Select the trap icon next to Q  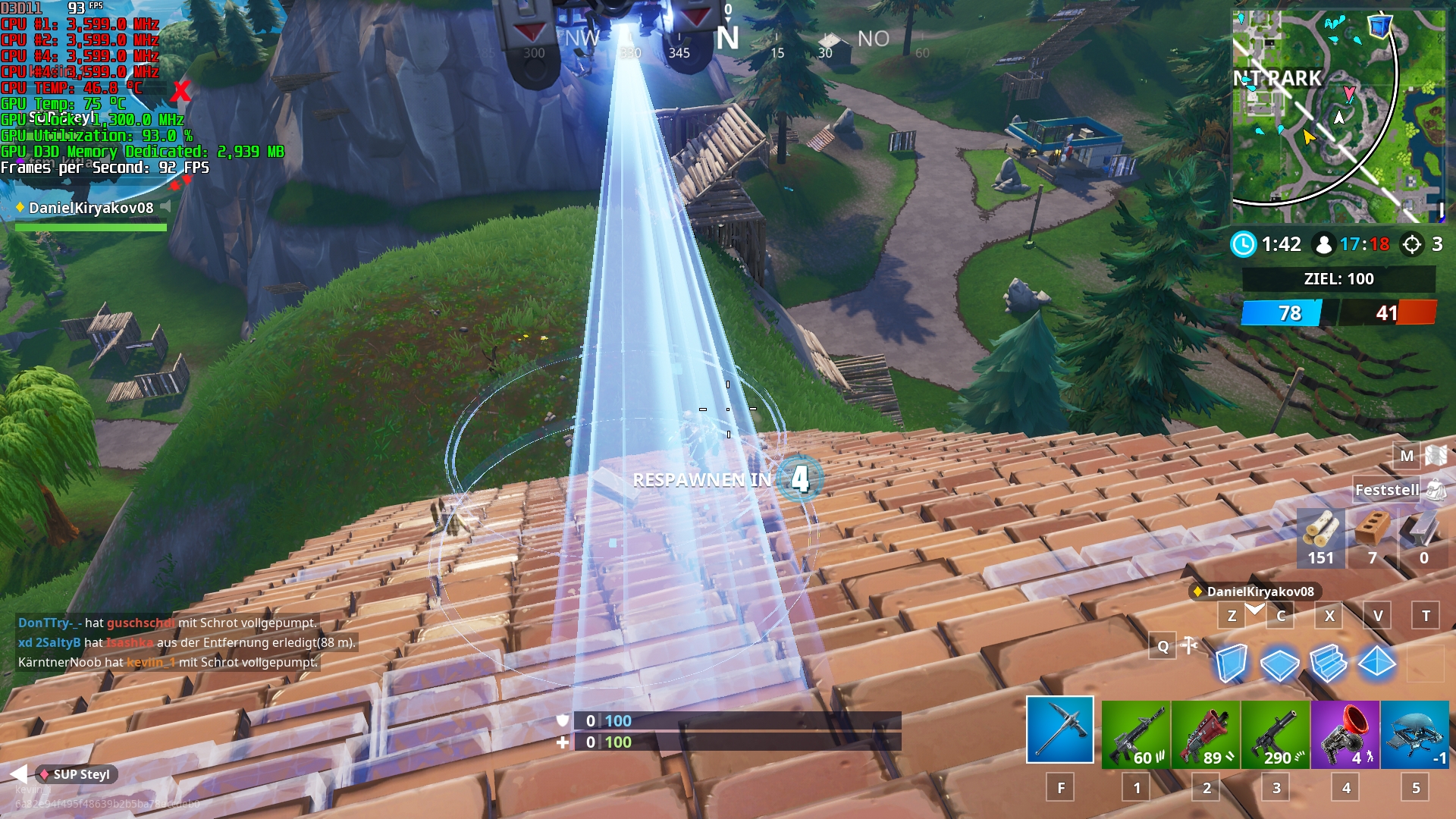1189,646
